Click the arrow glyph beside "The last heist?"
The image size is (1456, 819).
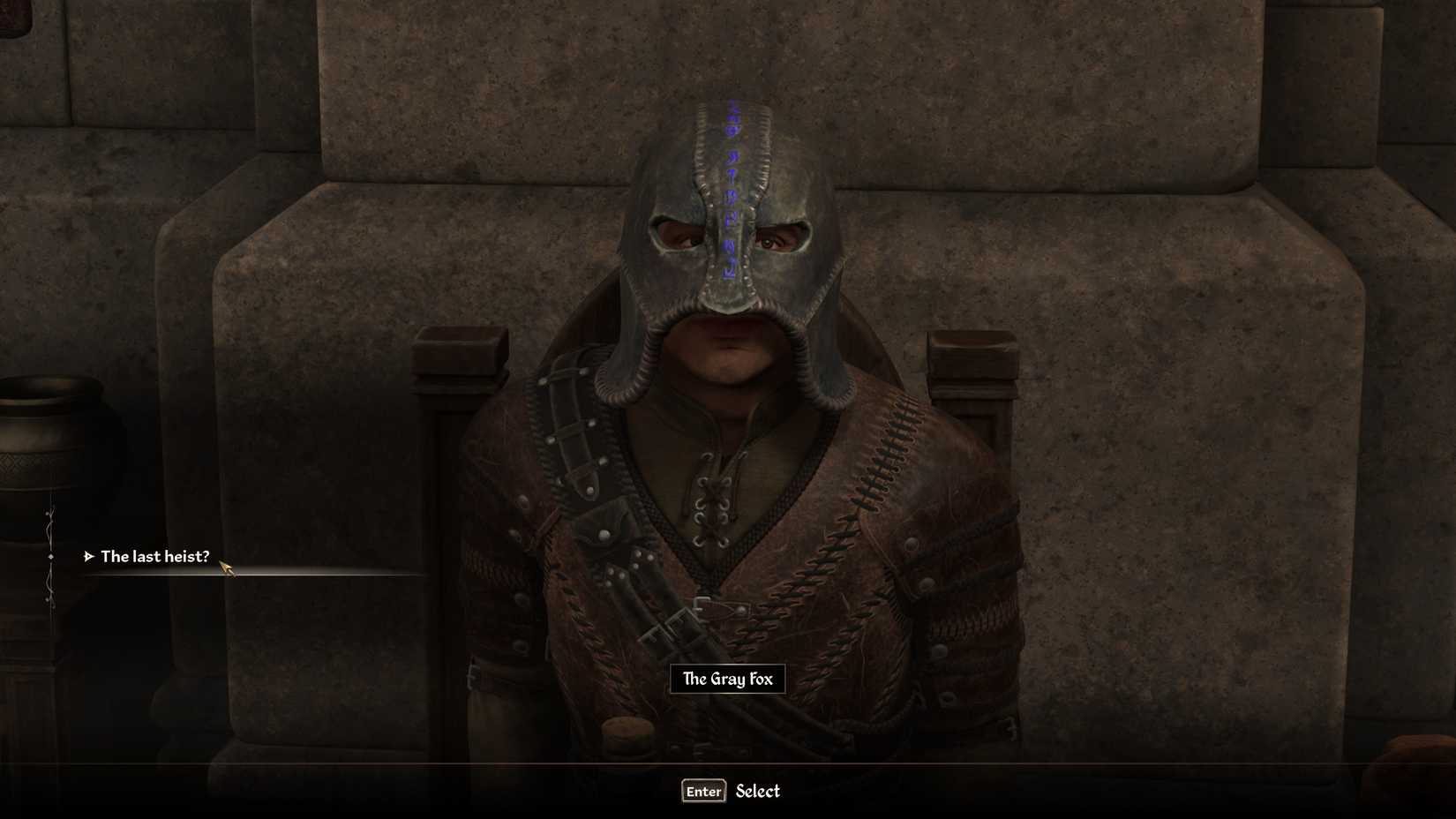click(x=89, y=557)
